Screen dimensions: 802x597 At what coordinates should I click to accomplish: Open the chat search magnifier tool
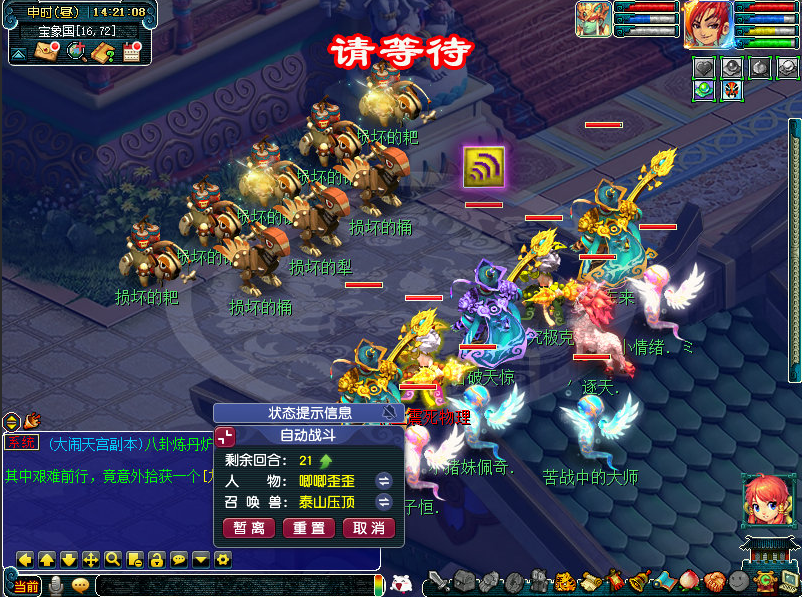click(113, 559)
